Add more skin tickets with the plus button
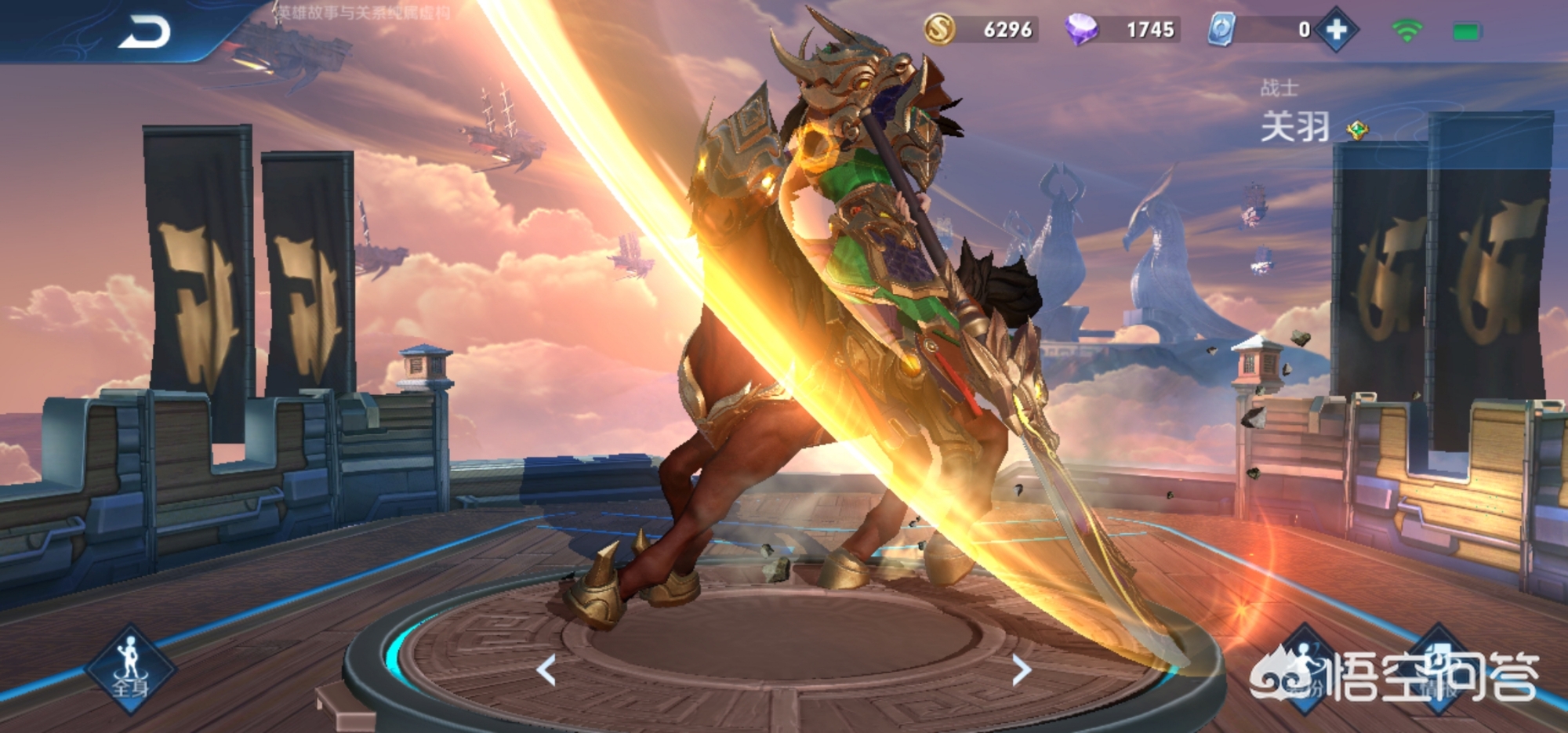This screenshot has height=733, width=1568. pyautogui.click(x=1337, y=30)
